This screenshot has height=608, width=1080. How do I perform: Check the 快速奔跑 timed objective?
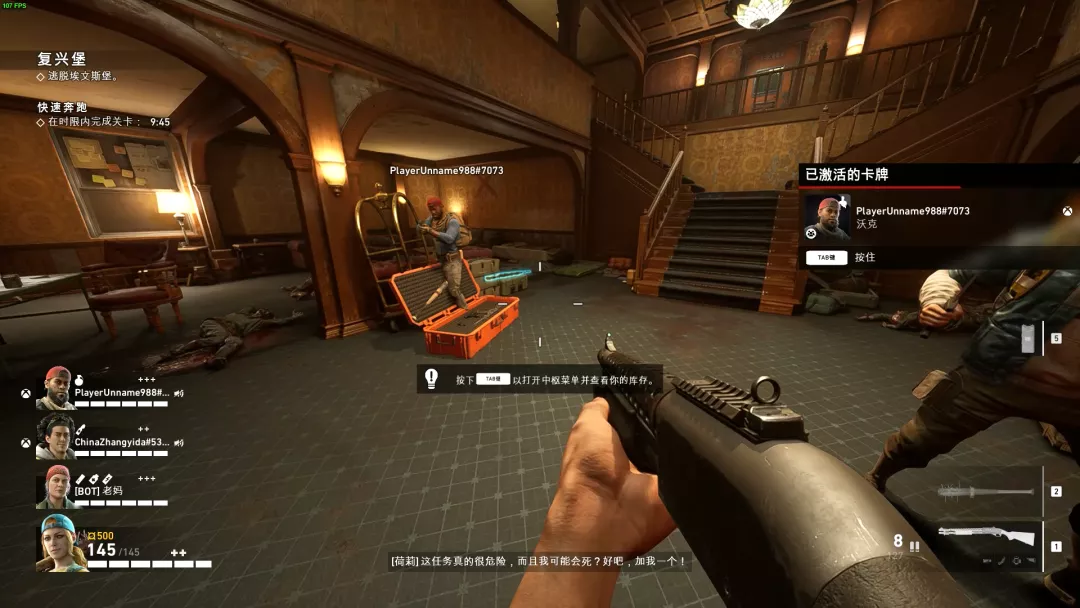62,107
